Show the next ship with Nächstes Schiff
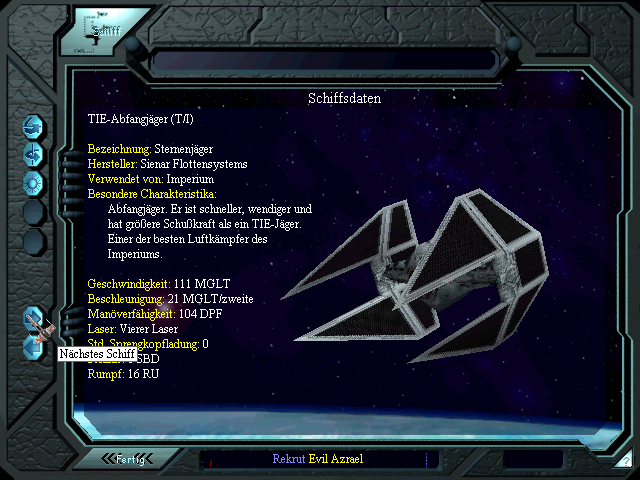This screenshot has height=480, width=640. (x=34, y=320)
